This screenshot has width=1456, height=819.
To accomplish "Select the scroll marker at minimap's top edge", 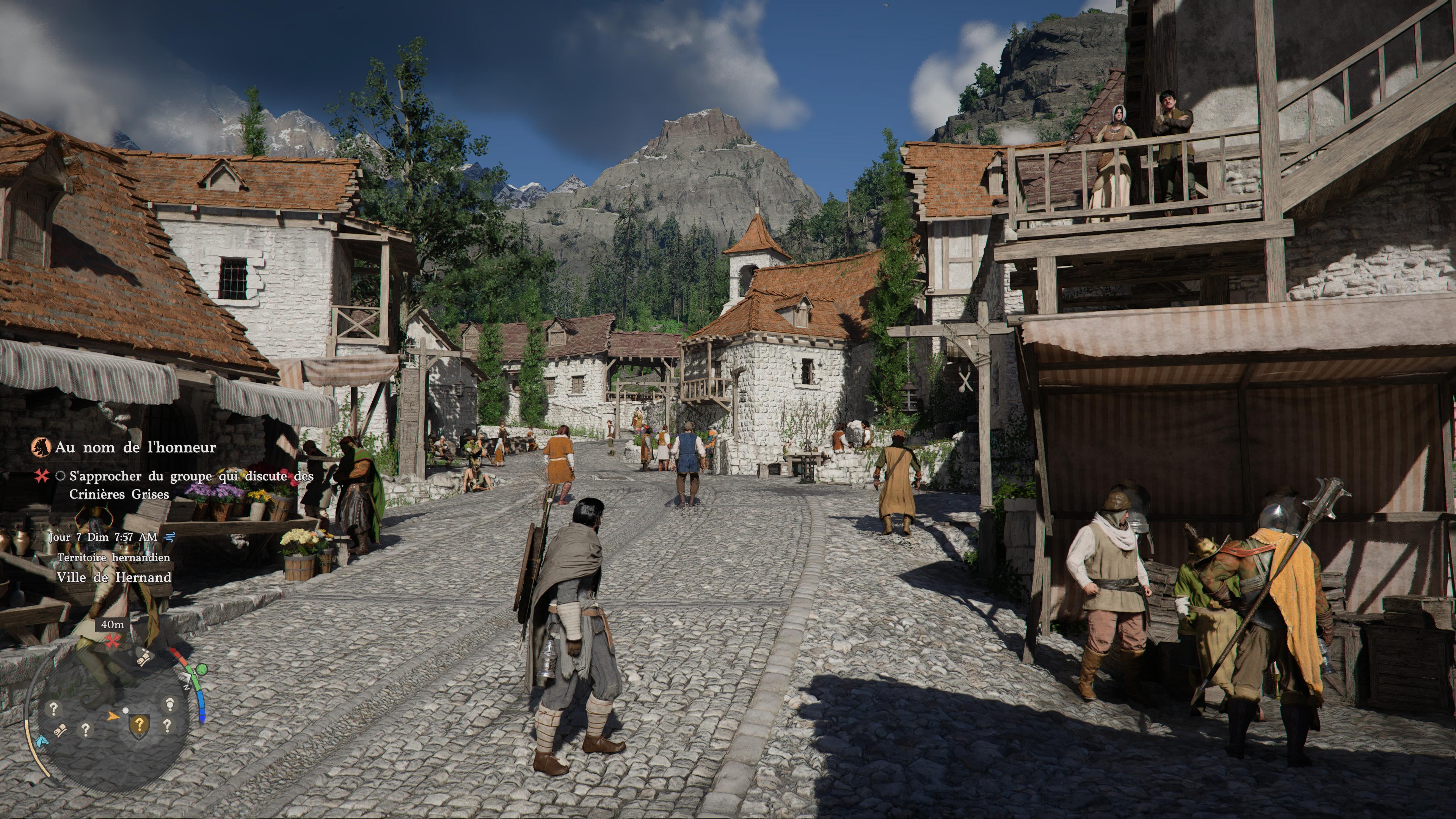I will click(144, 657).
